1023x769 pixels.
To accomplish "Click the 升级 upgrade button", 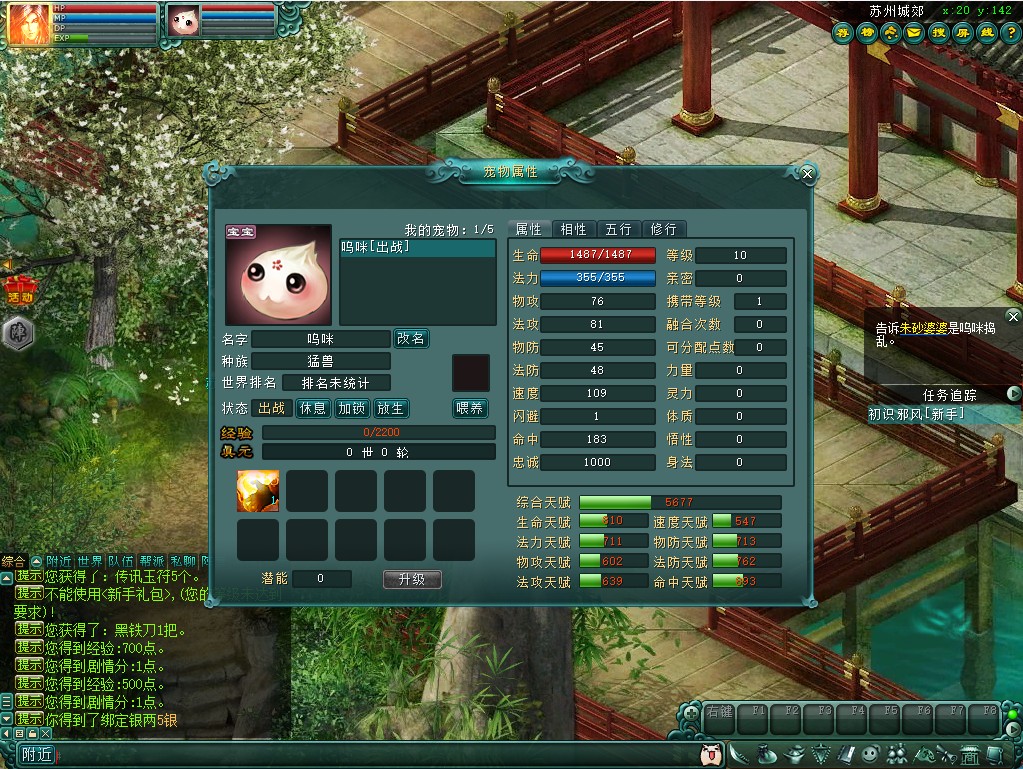I will [x=412, y=579].
